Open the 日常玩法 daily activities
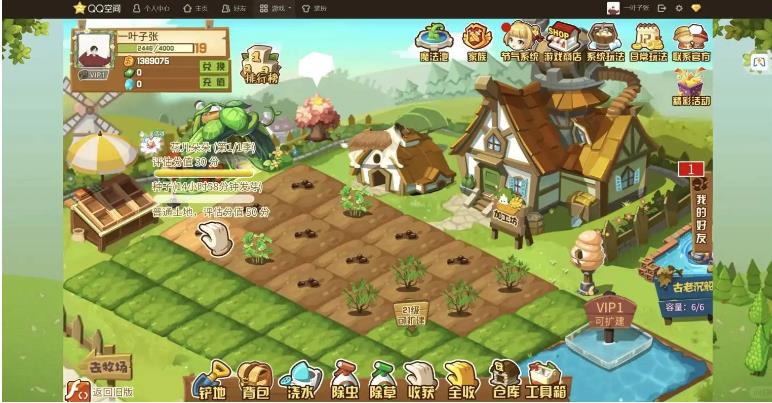This screenshot has width=772, height=403. click(x=648, y=43)
